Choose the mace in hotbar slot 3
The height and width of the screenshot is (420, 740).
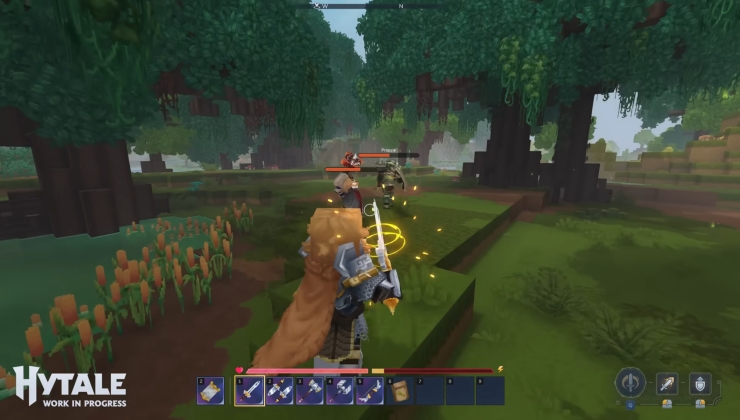click(x=310, y=391)
